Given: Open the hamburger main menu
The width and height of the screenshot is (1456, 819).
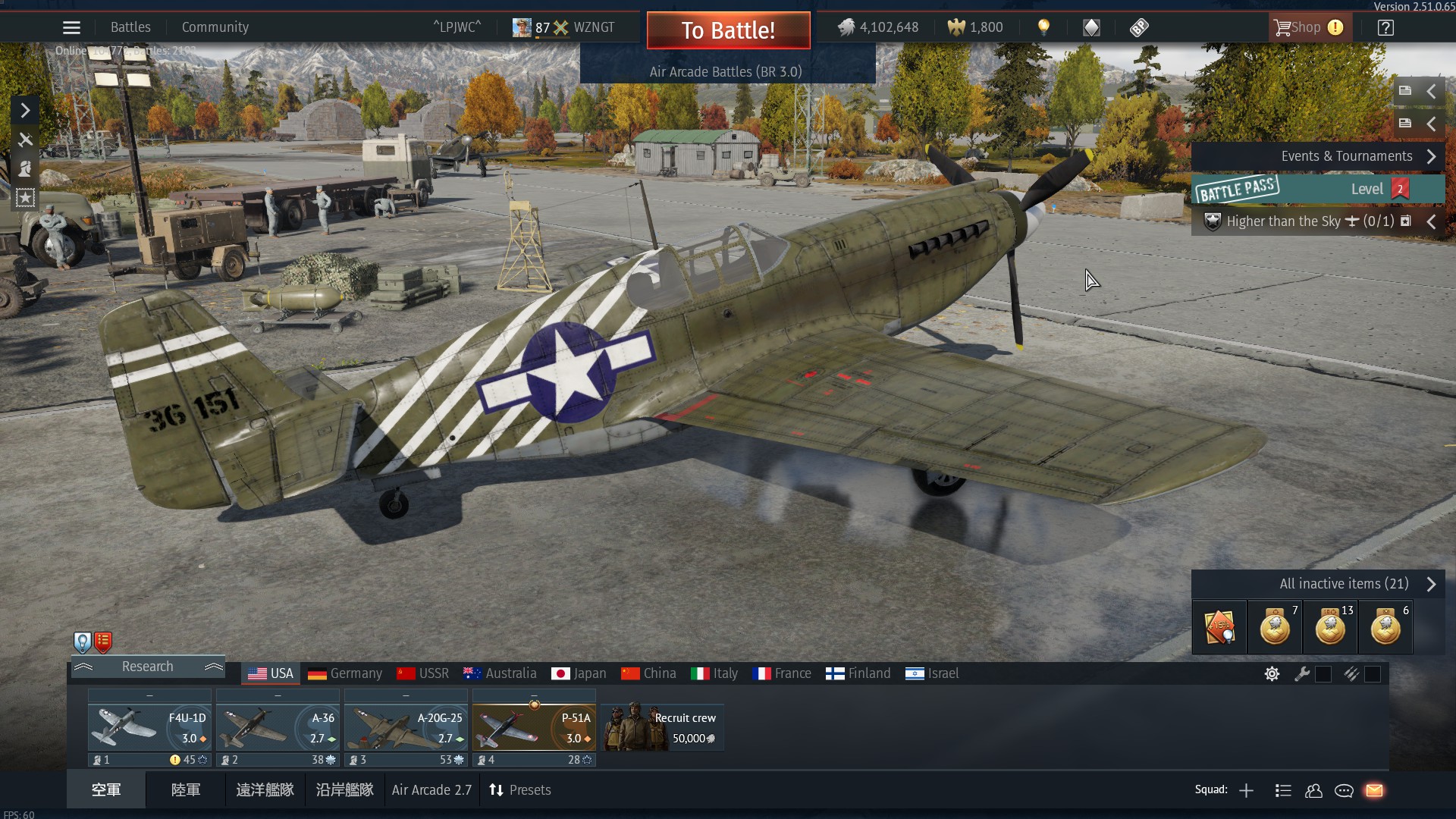Looking at the screenshot, I should (x=71, y=28).
